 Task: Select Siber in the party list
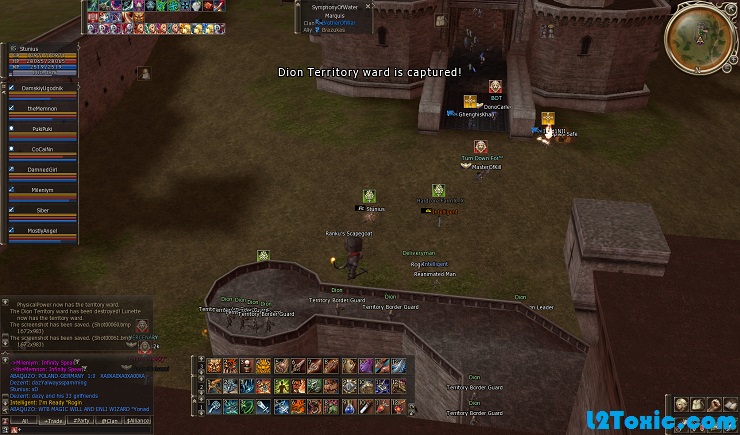pyautogui.click(x=42, y=210)
